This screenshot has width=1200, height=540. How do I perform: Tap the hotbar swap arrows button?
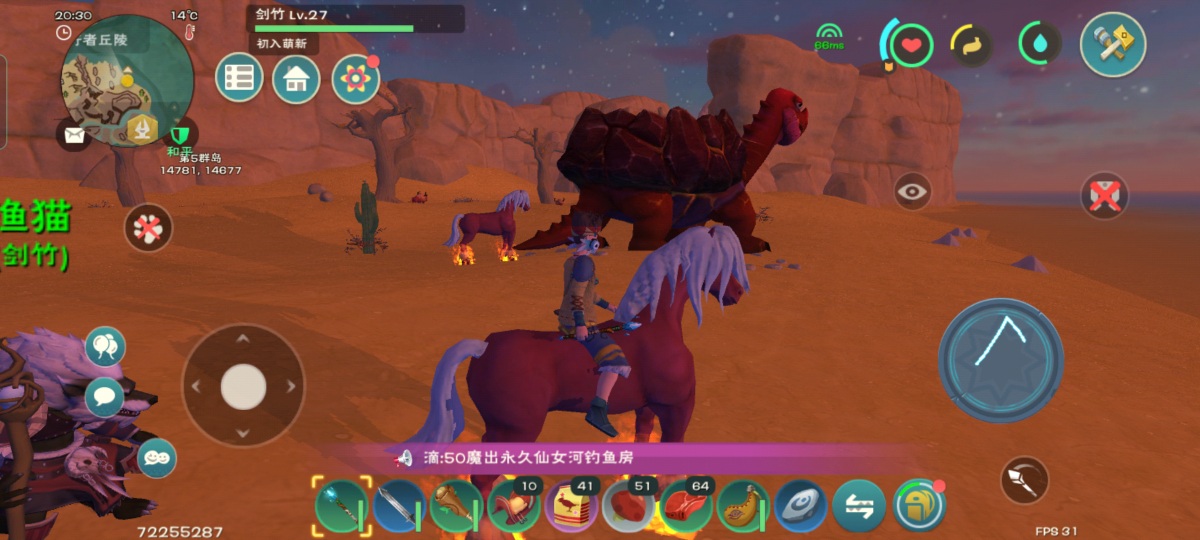pyautogui.click(x=859, y=506)
